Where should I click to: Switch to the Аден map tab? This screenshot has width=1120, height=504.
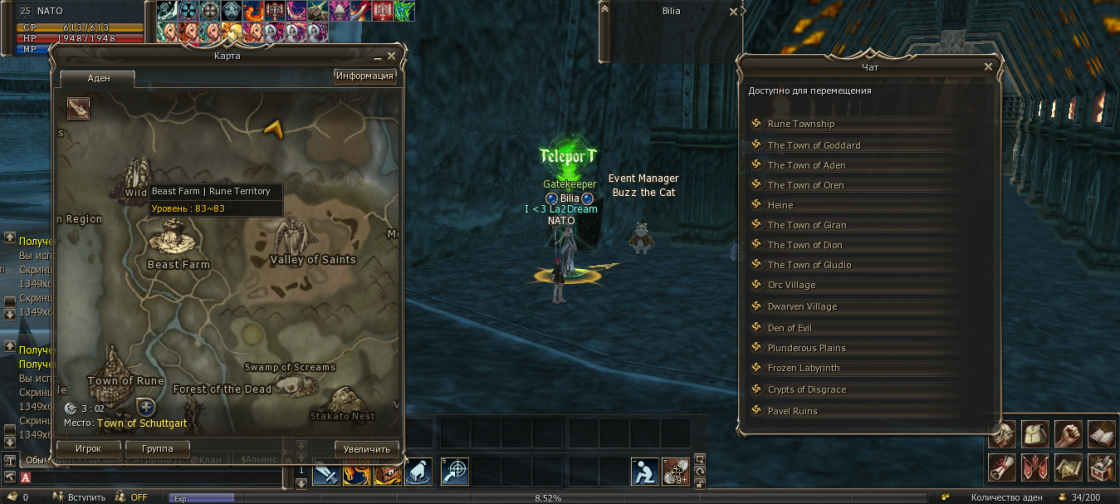tap(99, 78)
